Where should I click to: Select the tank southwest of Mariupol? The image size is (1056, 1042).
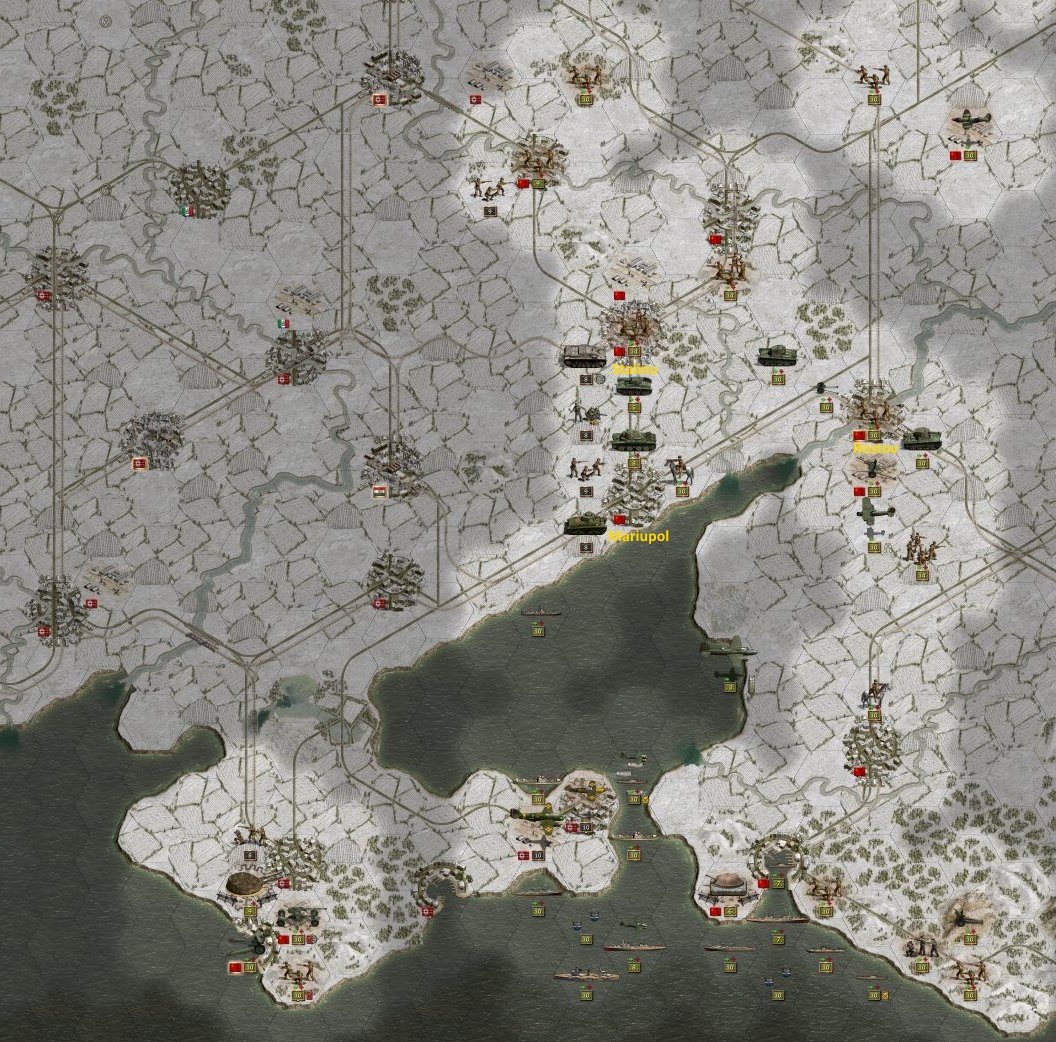(585, 524)
